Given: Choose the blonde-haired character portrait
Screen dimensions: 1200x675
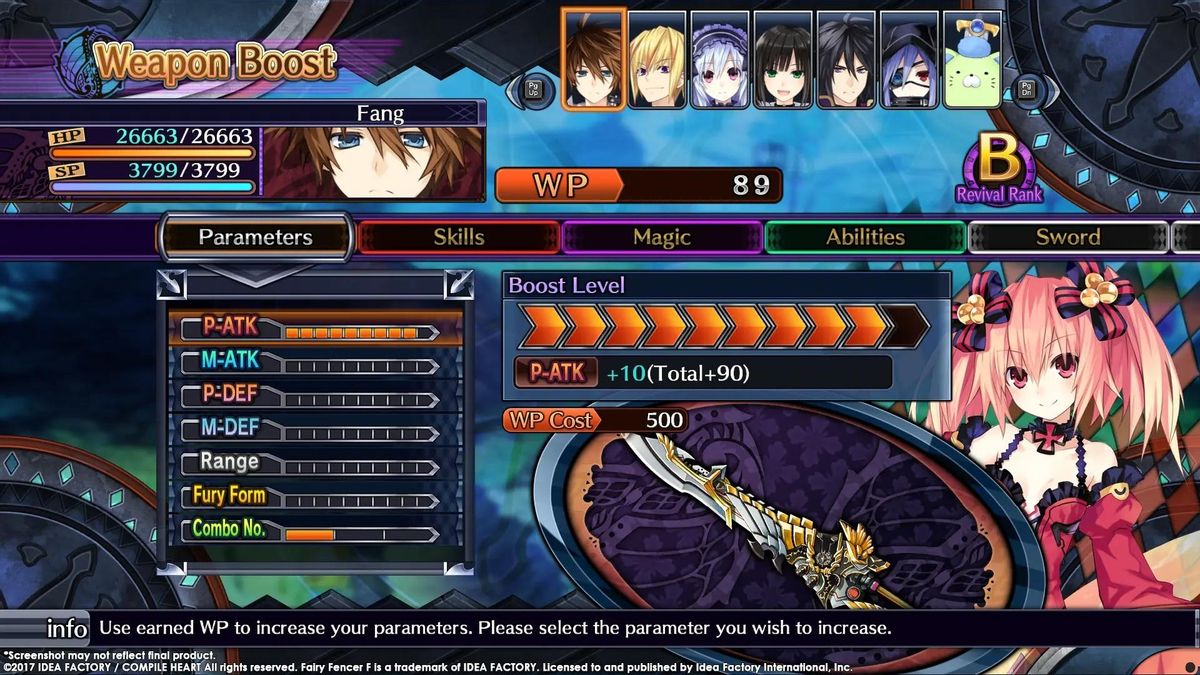Looking at the screenshot, I should pyautogui.click(x=657, y=60).
